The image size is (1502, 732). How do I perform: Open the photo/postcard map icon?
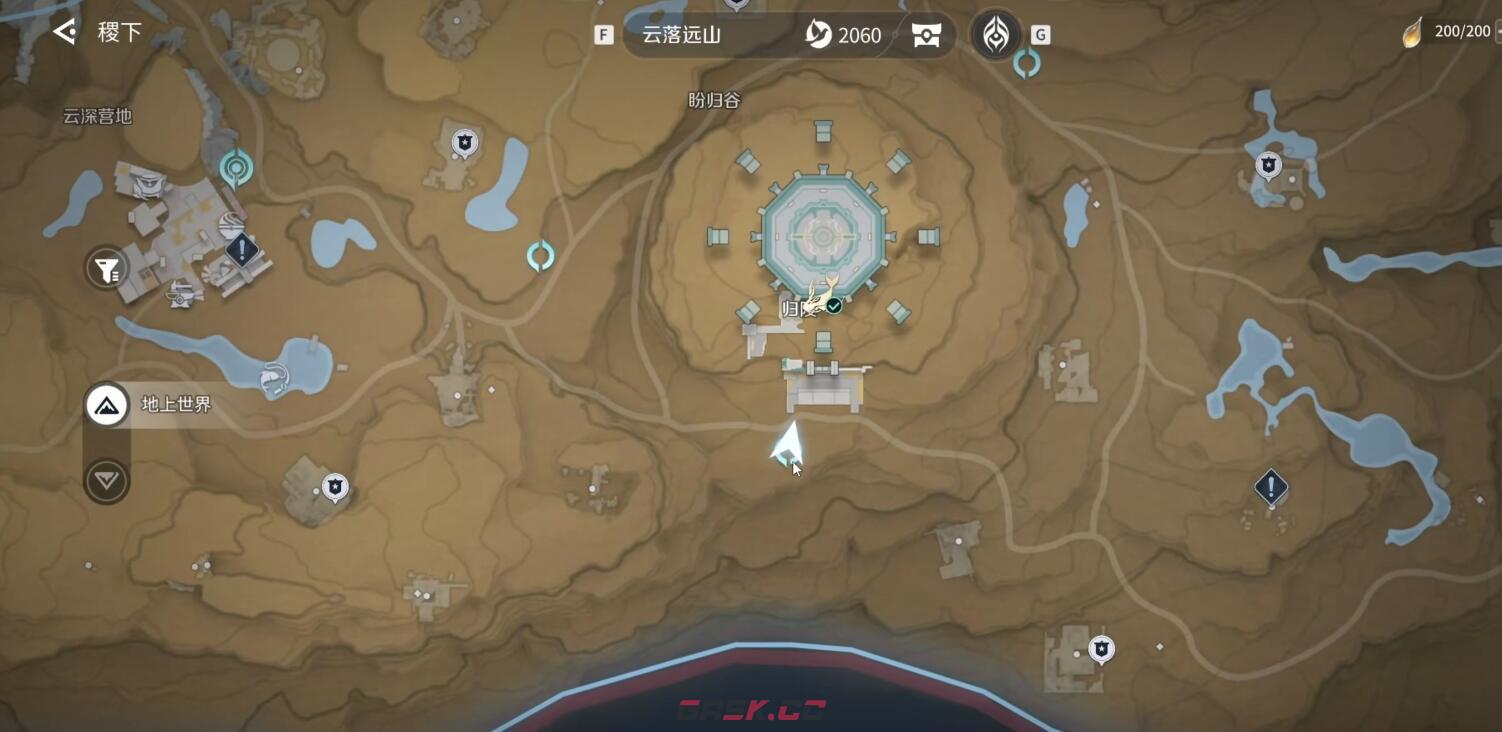tap(926, 34)
